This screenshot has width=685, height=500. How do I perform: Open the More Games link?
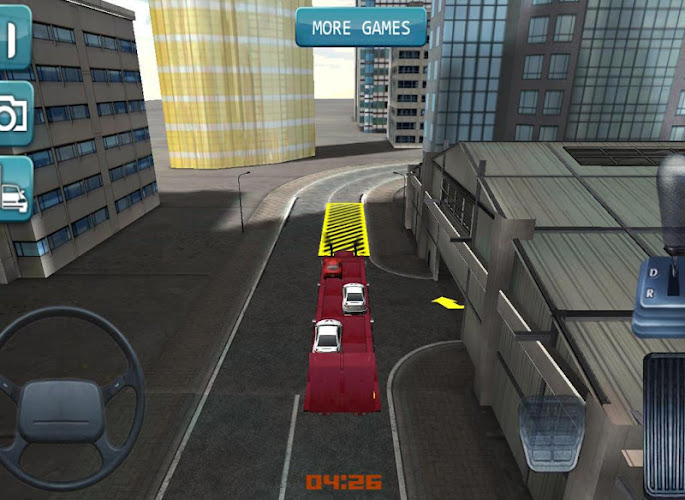(x=361, y=28)
